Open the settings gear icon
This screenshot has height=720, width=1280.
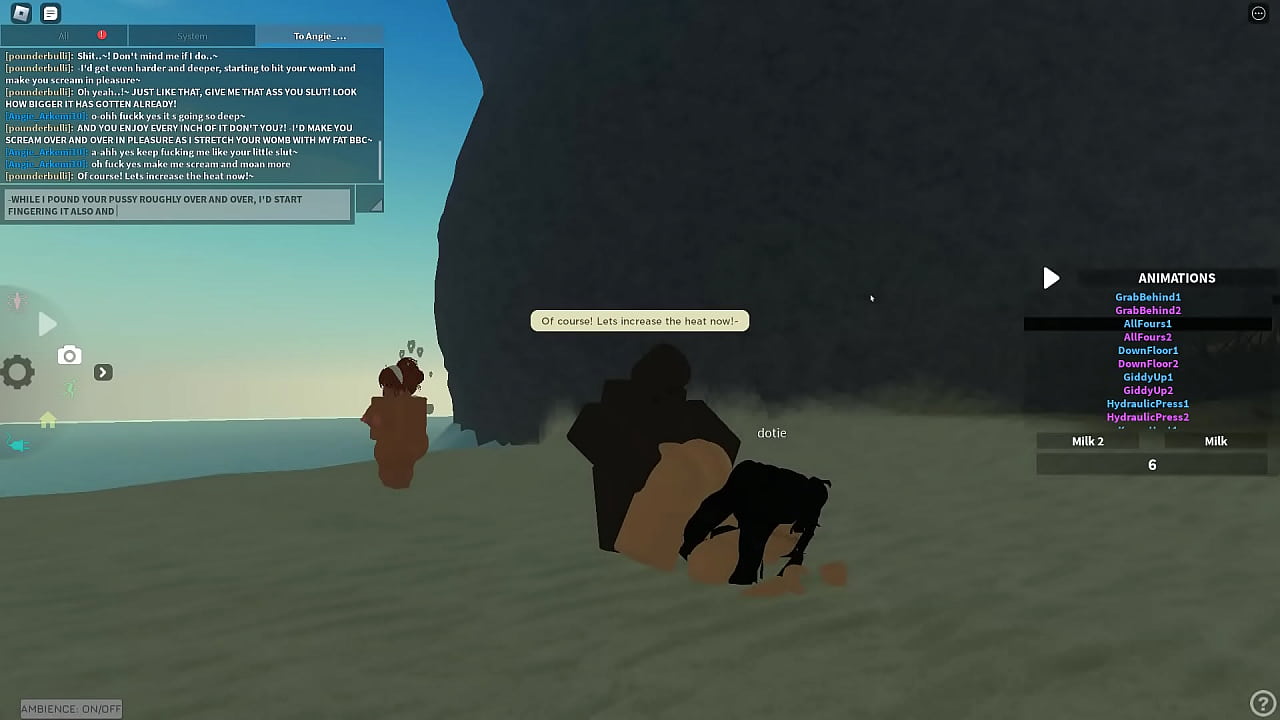click(17, 371)
